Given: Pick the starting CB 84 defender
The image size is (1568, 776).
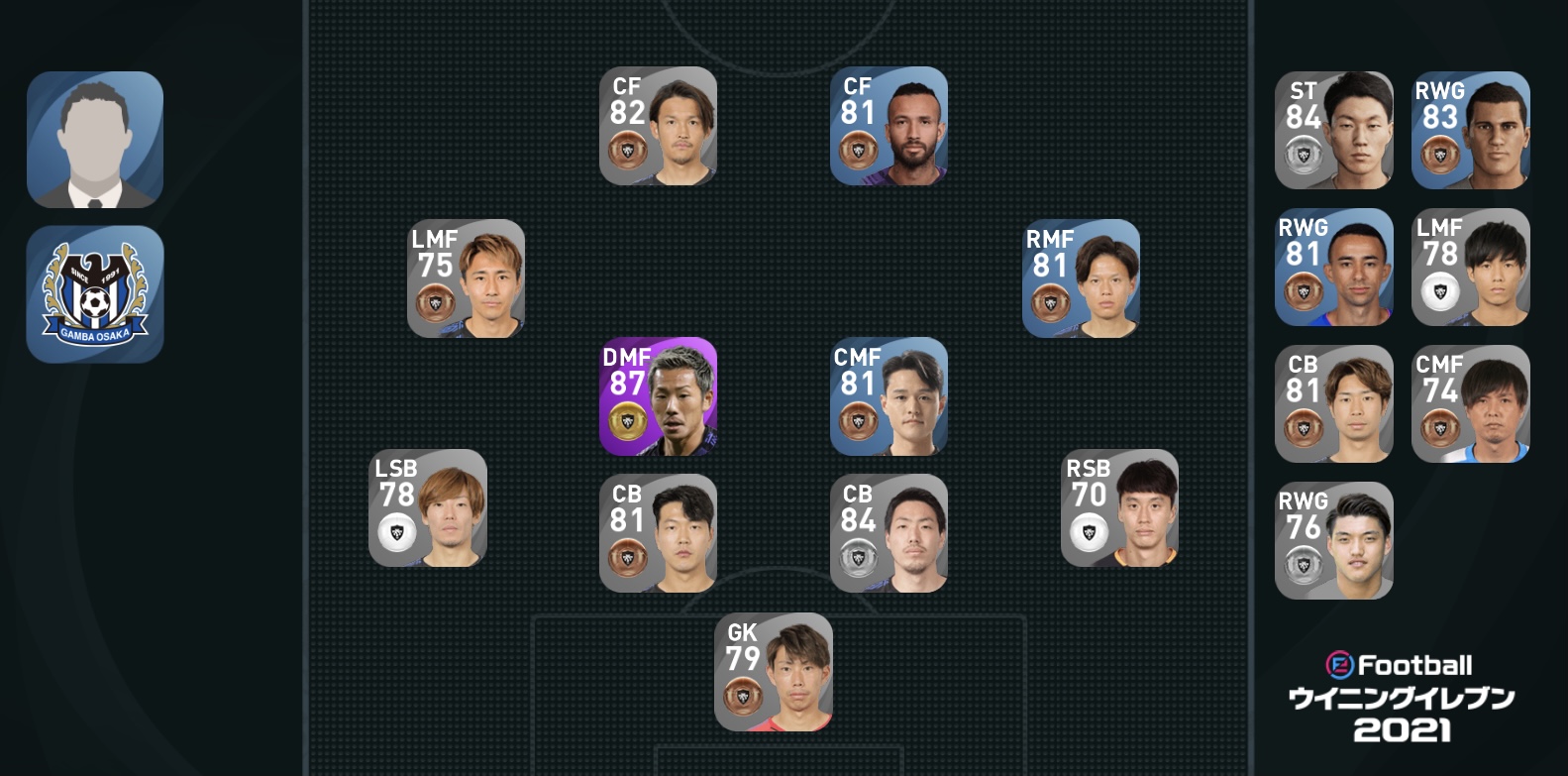Looking at the screenshot, I should point(889,533).
